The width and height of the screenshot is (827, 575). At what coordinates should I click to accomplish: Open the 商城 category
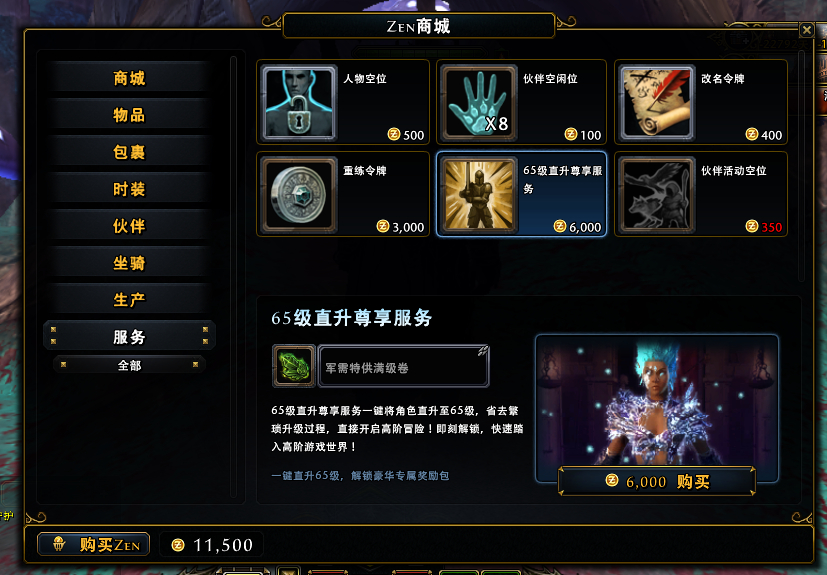[x=129, y=78]
